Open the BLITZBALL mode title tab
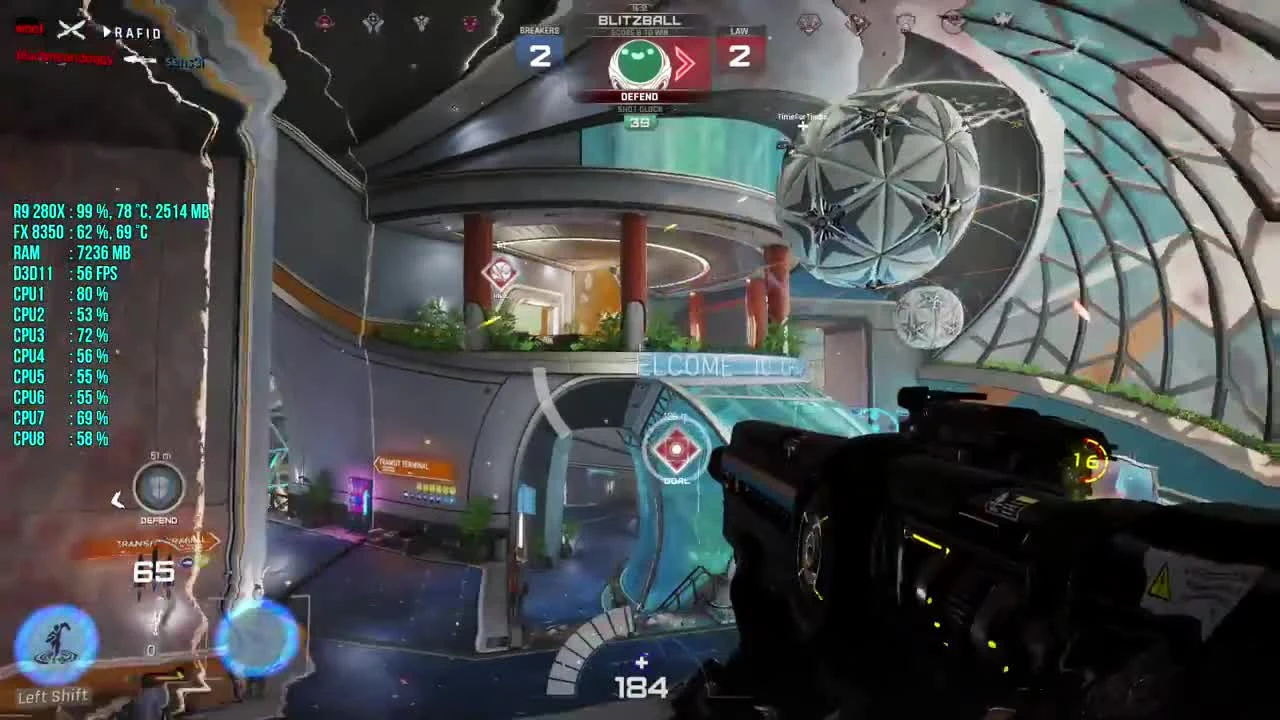 (639, 19)
